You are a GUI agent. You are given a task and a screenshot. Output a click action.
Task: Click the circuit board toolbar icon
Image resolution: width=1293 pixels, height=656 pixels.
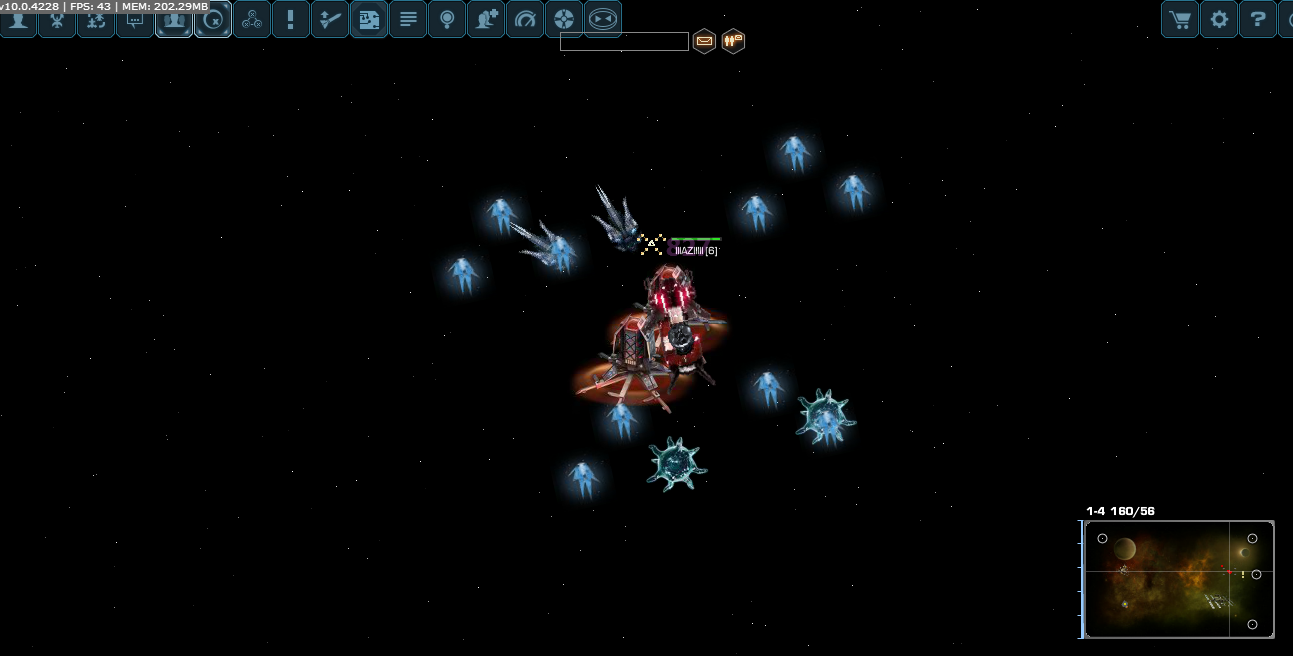pos(369,19)
